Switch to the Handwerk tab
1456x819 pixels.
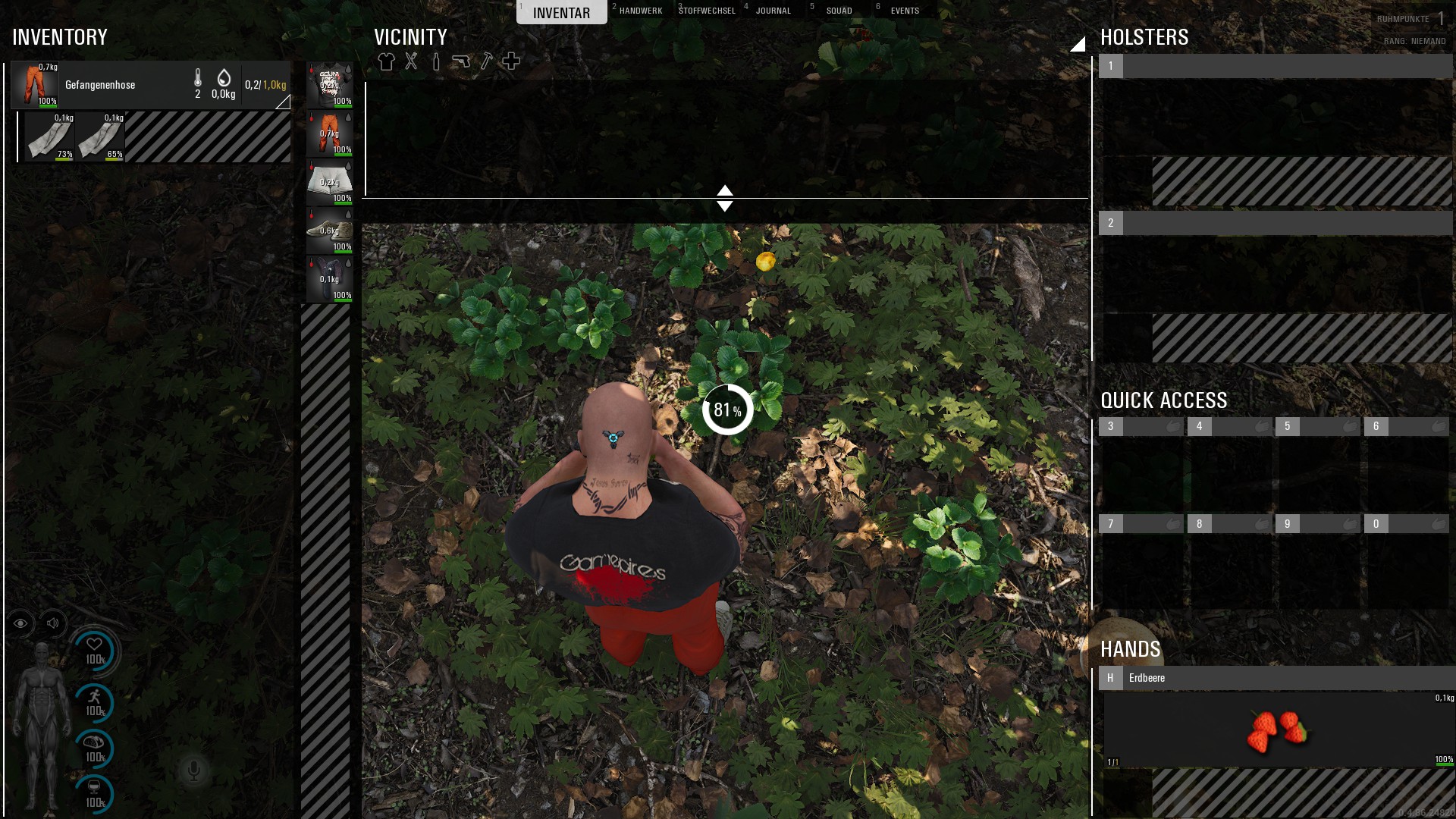640,11
